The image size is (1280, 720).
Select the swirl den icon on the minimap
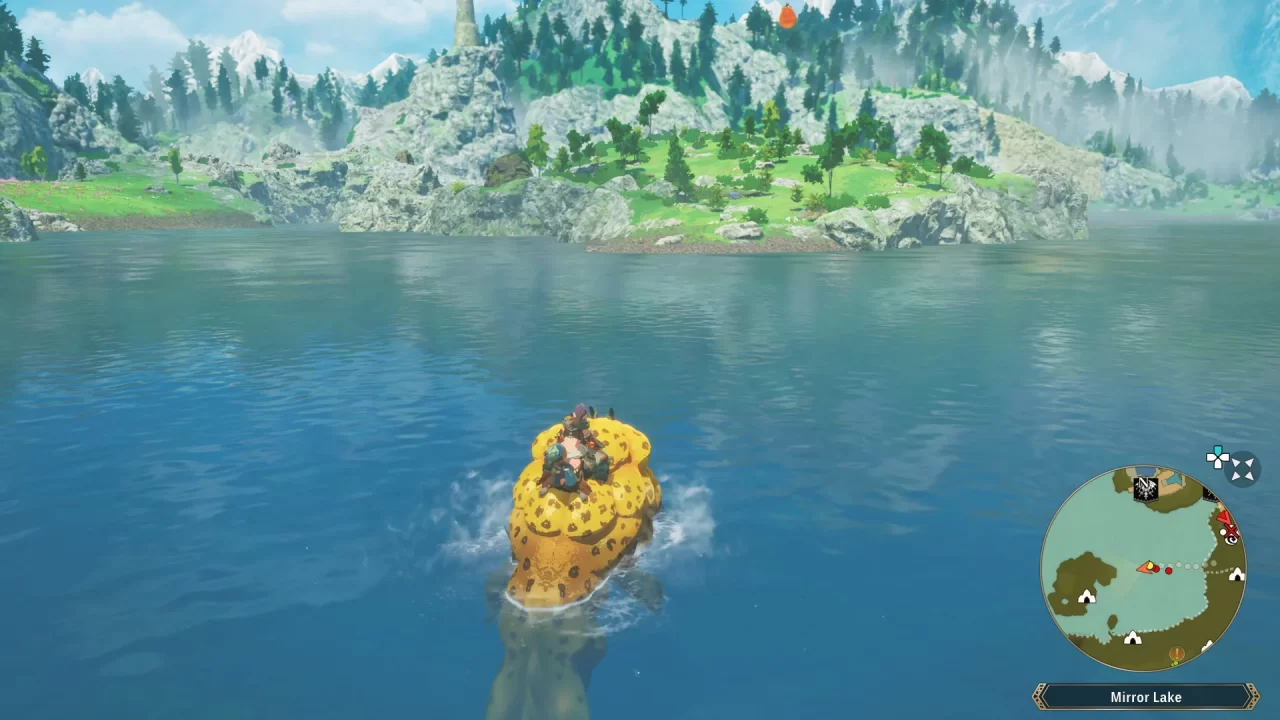[1230, 542]
